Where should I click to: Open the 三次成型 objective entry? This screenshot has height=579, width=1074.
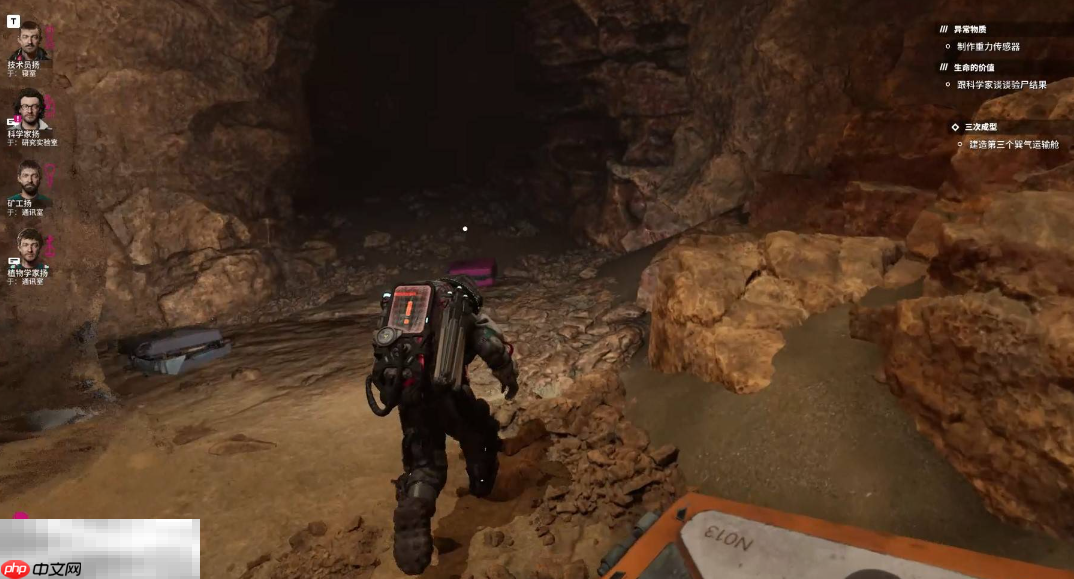tap(981, 127)
